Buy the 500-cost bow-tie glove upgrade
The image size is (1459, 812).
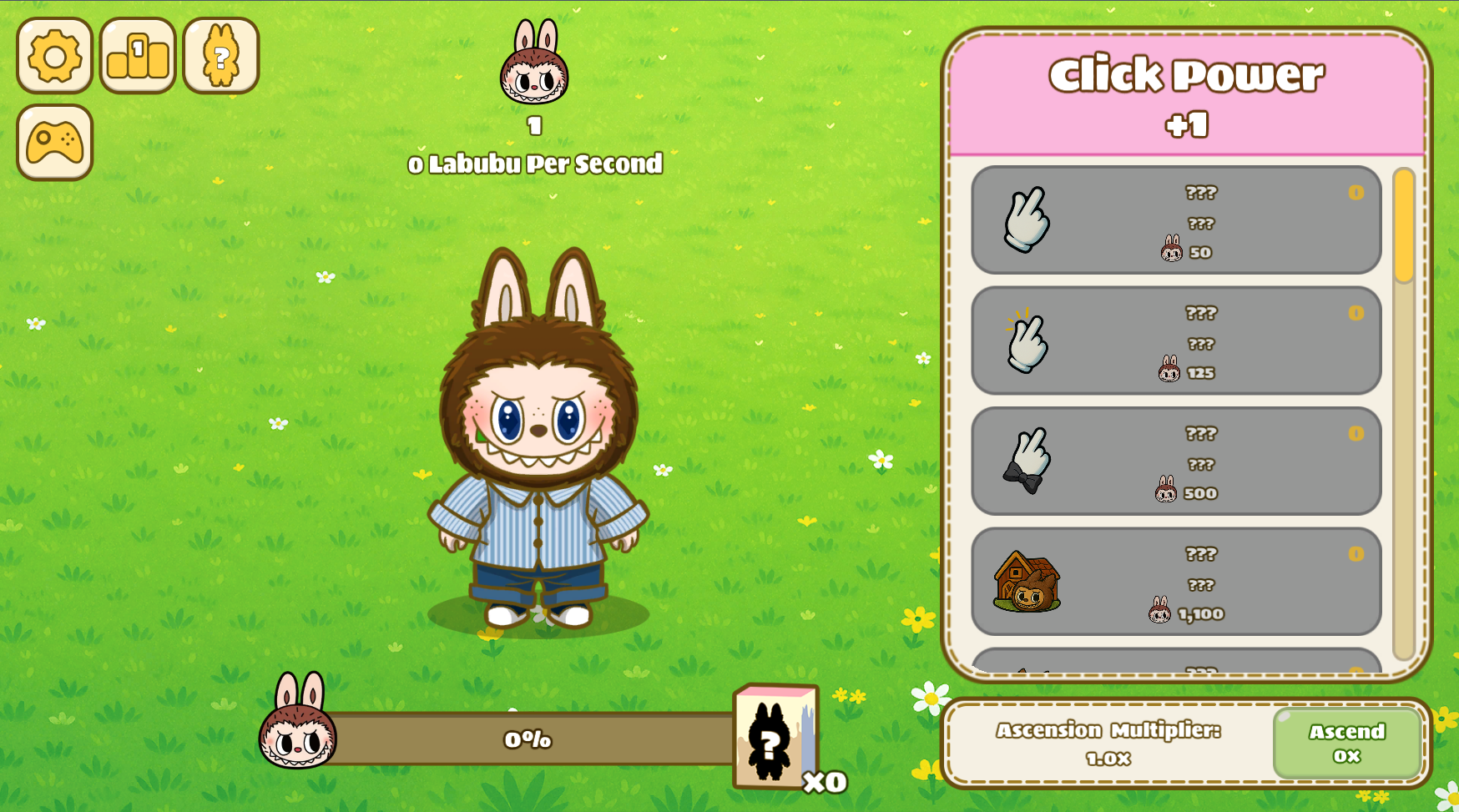coord(1175,461)
